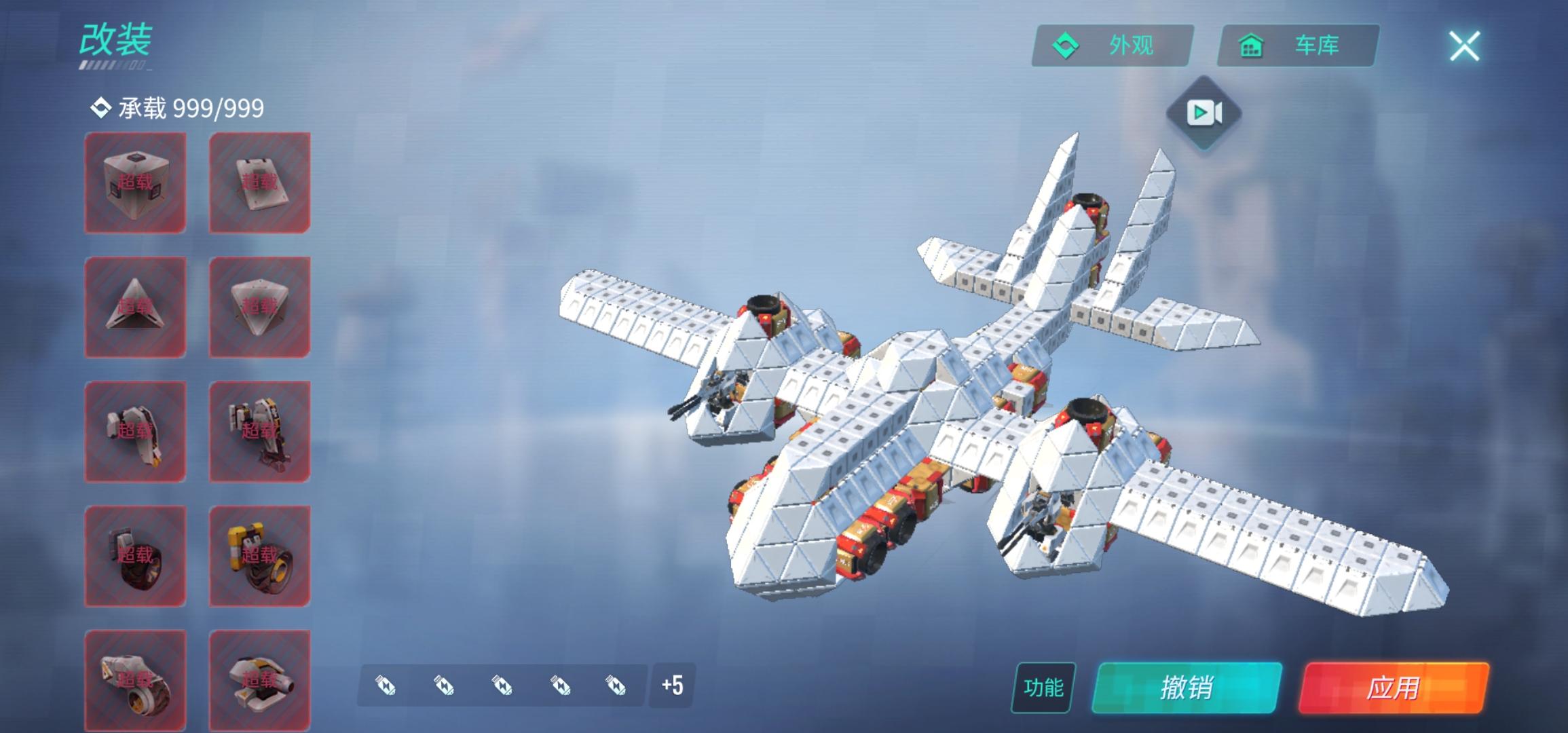Open the 外观 appearance menu

(x=1112, y=46)
